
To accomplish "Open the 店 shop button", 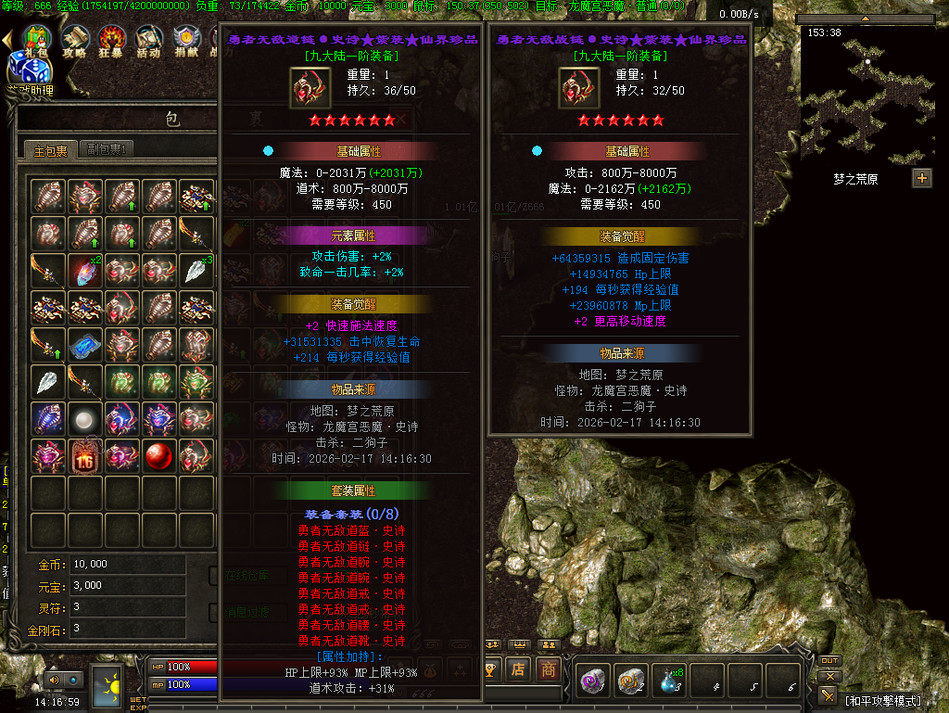I will tap(518, 669).
